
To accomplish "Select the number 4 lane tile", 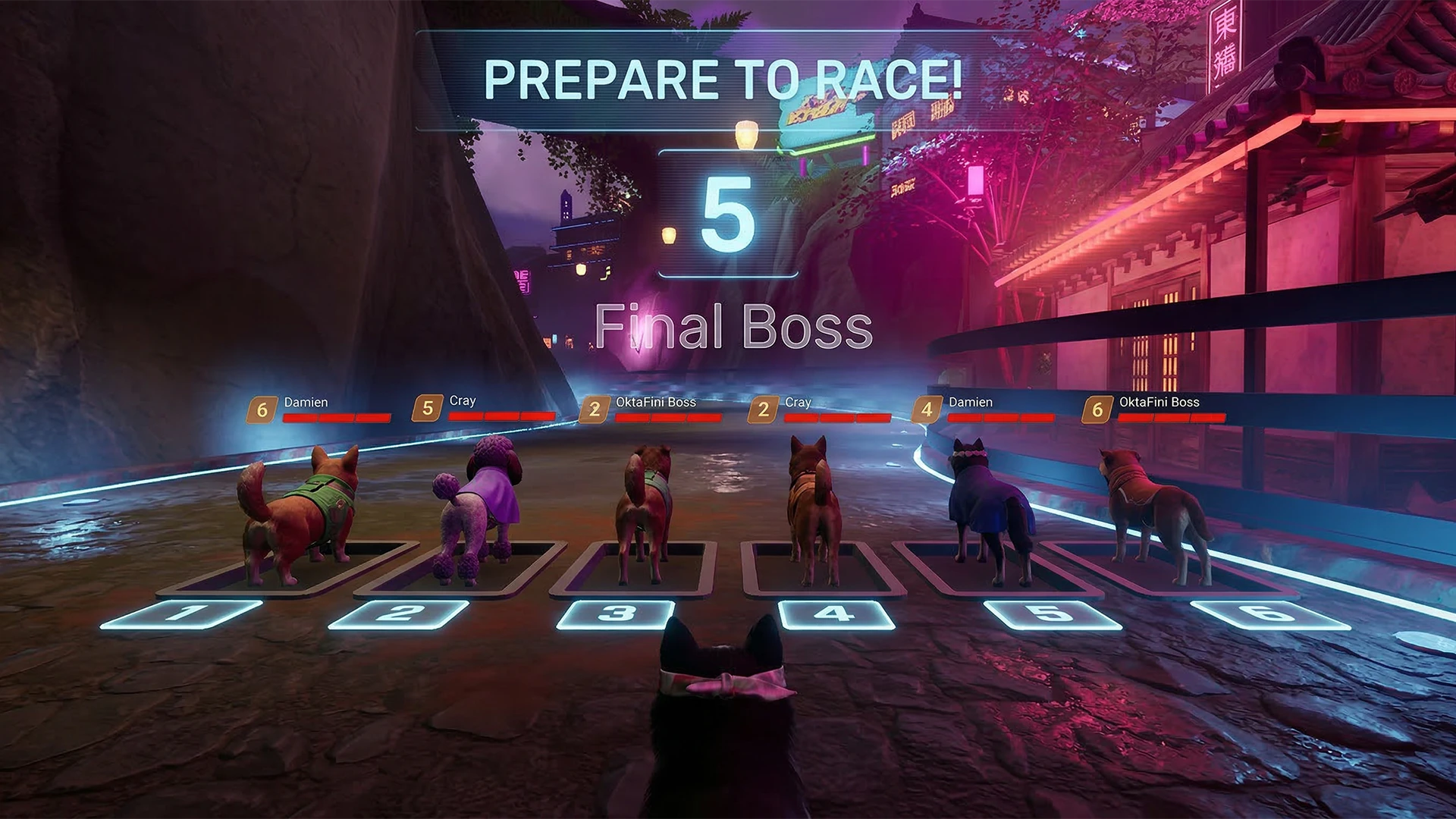I will (836, 614).
